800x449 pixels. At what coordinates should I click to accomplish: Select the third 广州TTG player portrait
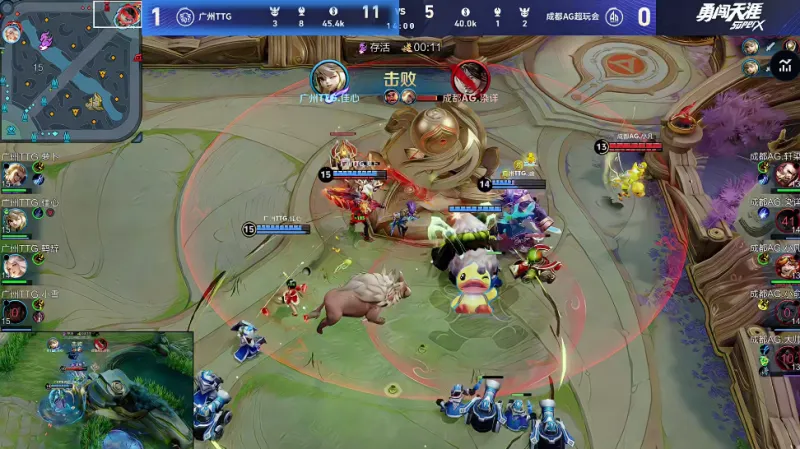click(x=14, y=265)
